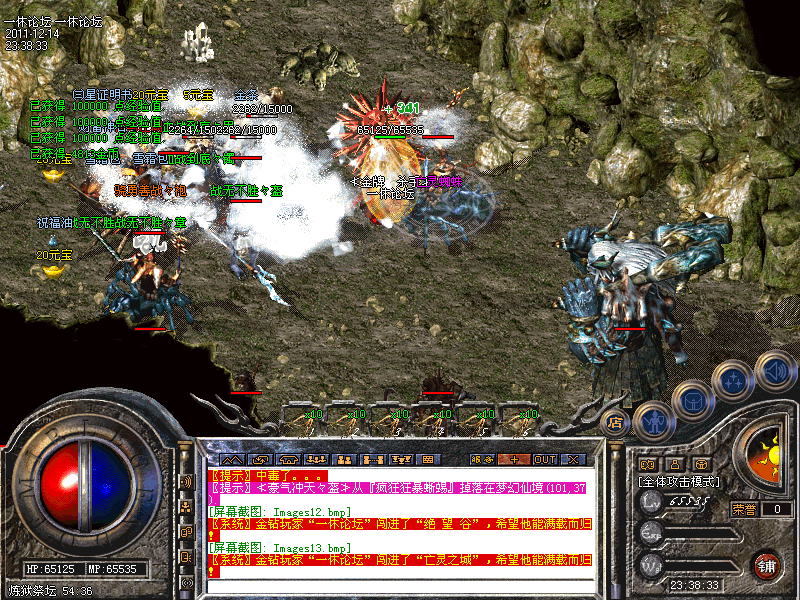
Task: Select the sound-wave chat channel icon
Action: coord(185,481)
